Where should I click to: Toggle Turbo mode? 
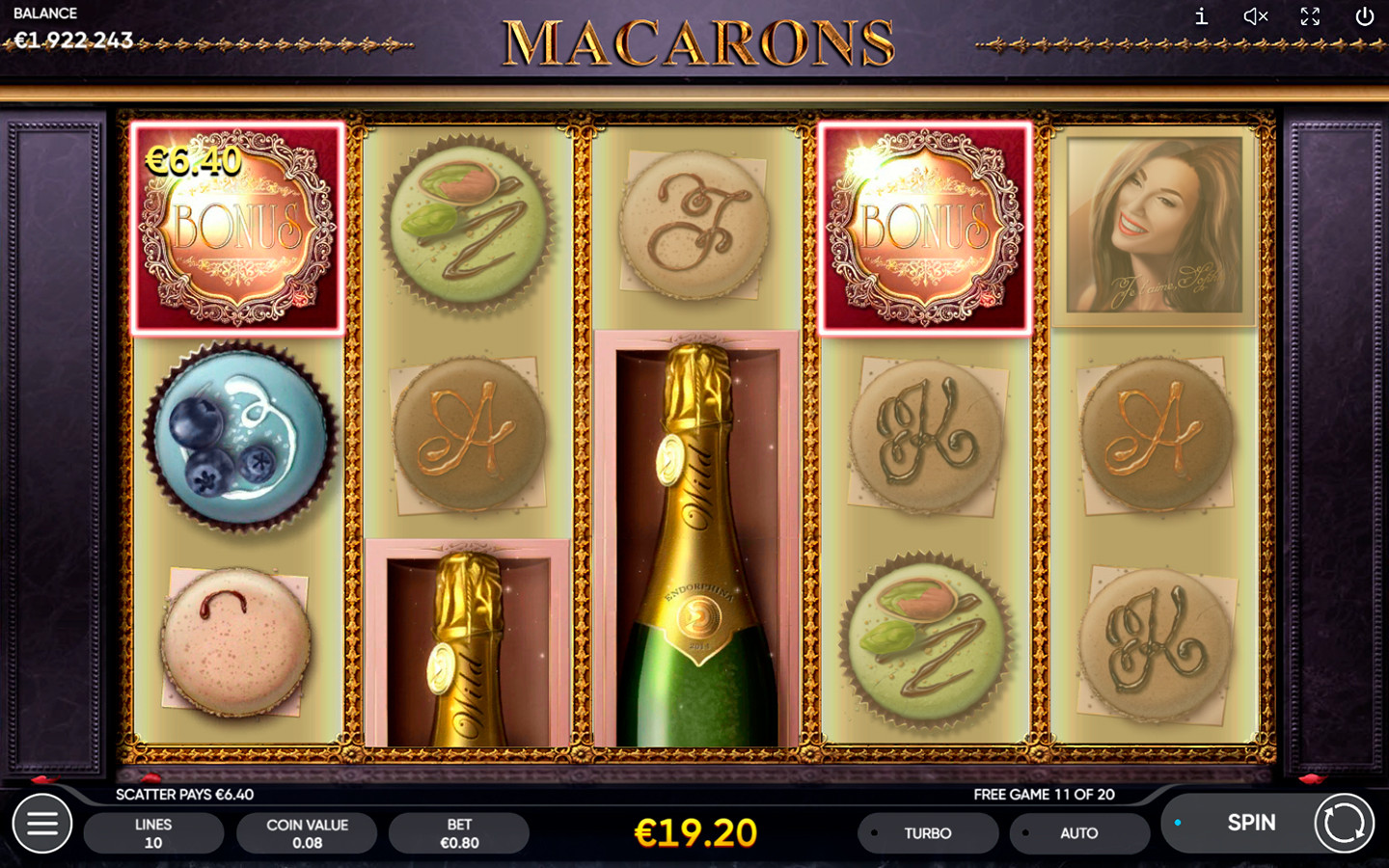tap(927, 833)
